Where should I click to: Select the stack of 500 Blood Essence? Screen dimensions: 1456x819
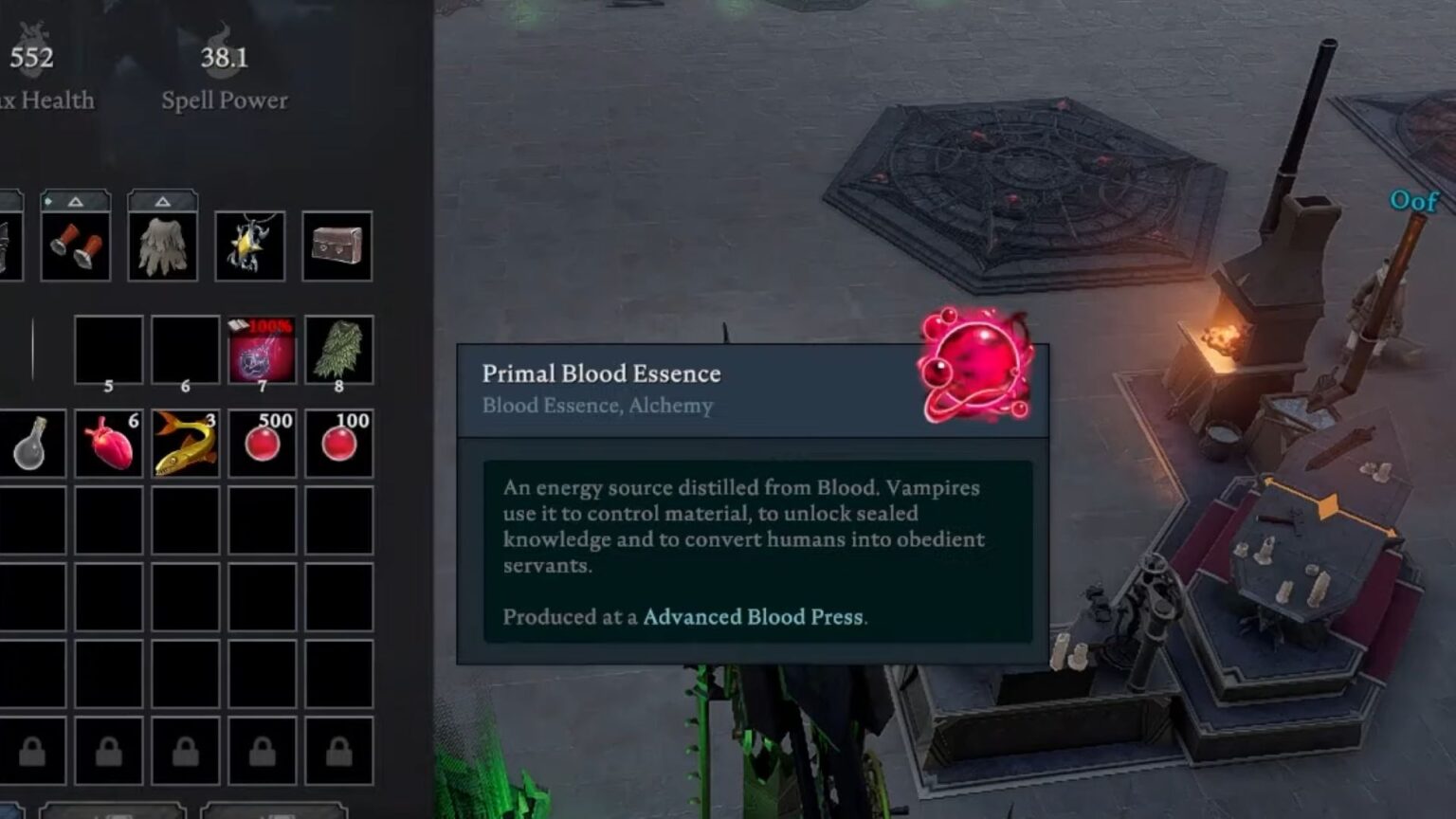click(x=263, y=443)
